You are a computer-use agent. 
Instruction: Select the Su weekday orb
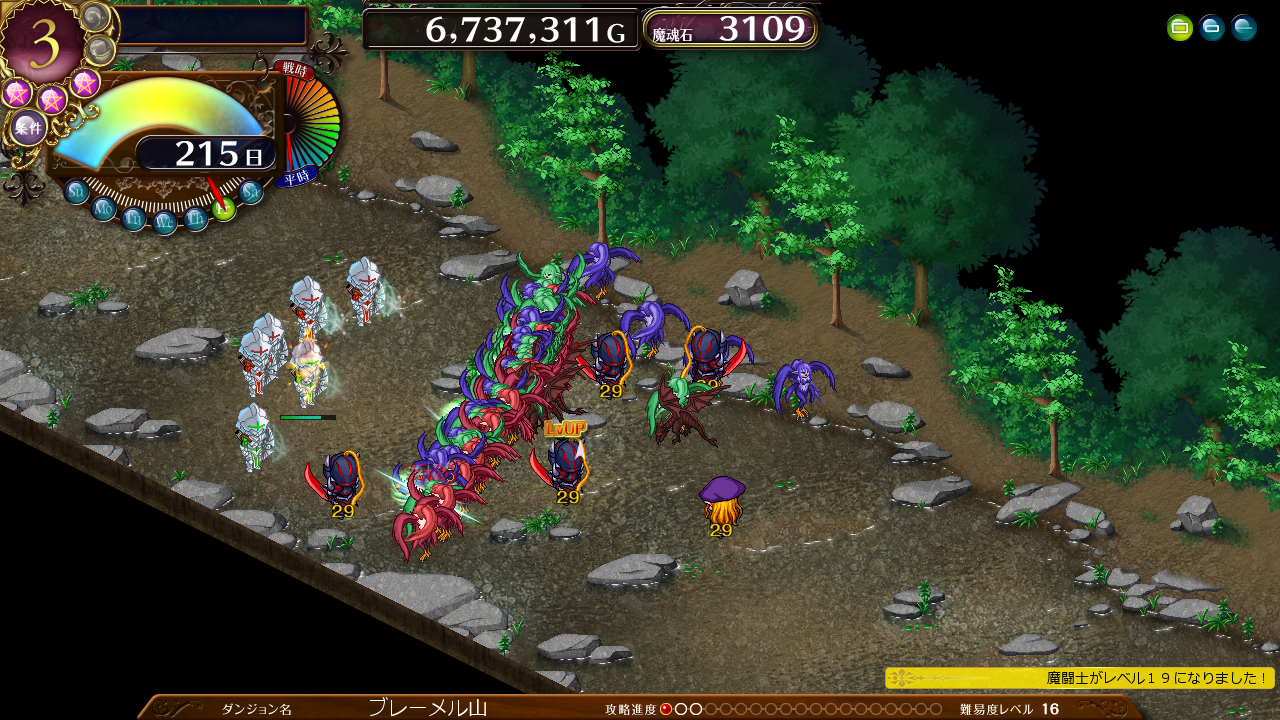[77, 191]
